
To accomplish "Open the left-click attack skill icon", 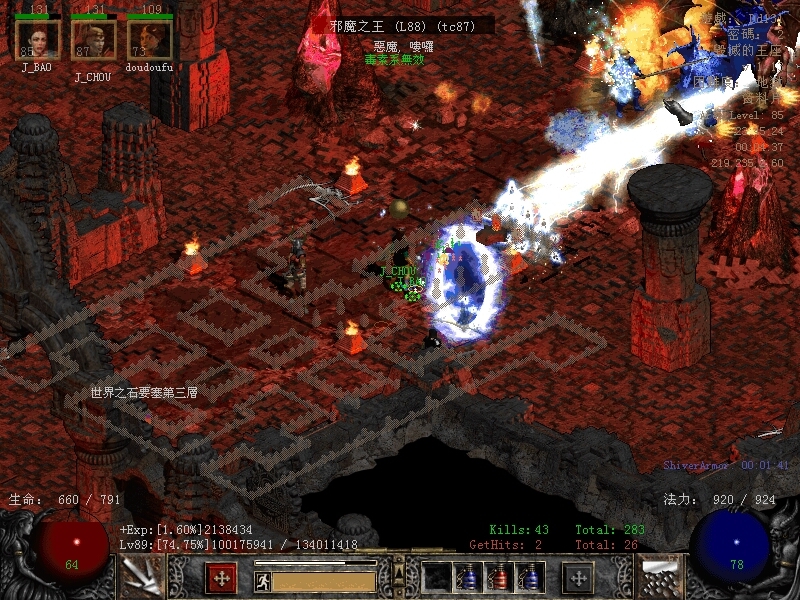I will click(141, 577).
